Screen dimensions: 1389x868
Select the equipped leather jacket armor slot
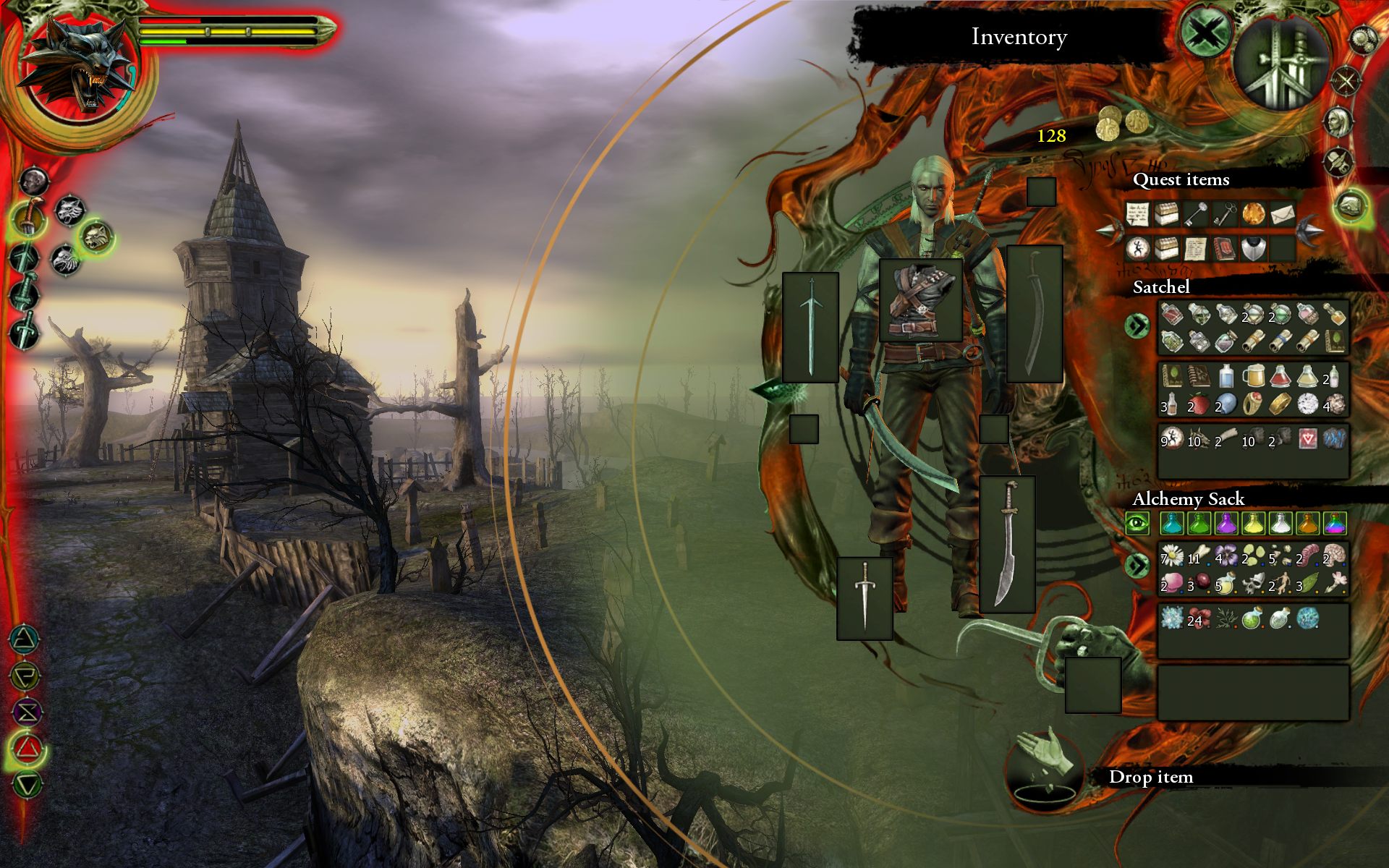[920, 300]
